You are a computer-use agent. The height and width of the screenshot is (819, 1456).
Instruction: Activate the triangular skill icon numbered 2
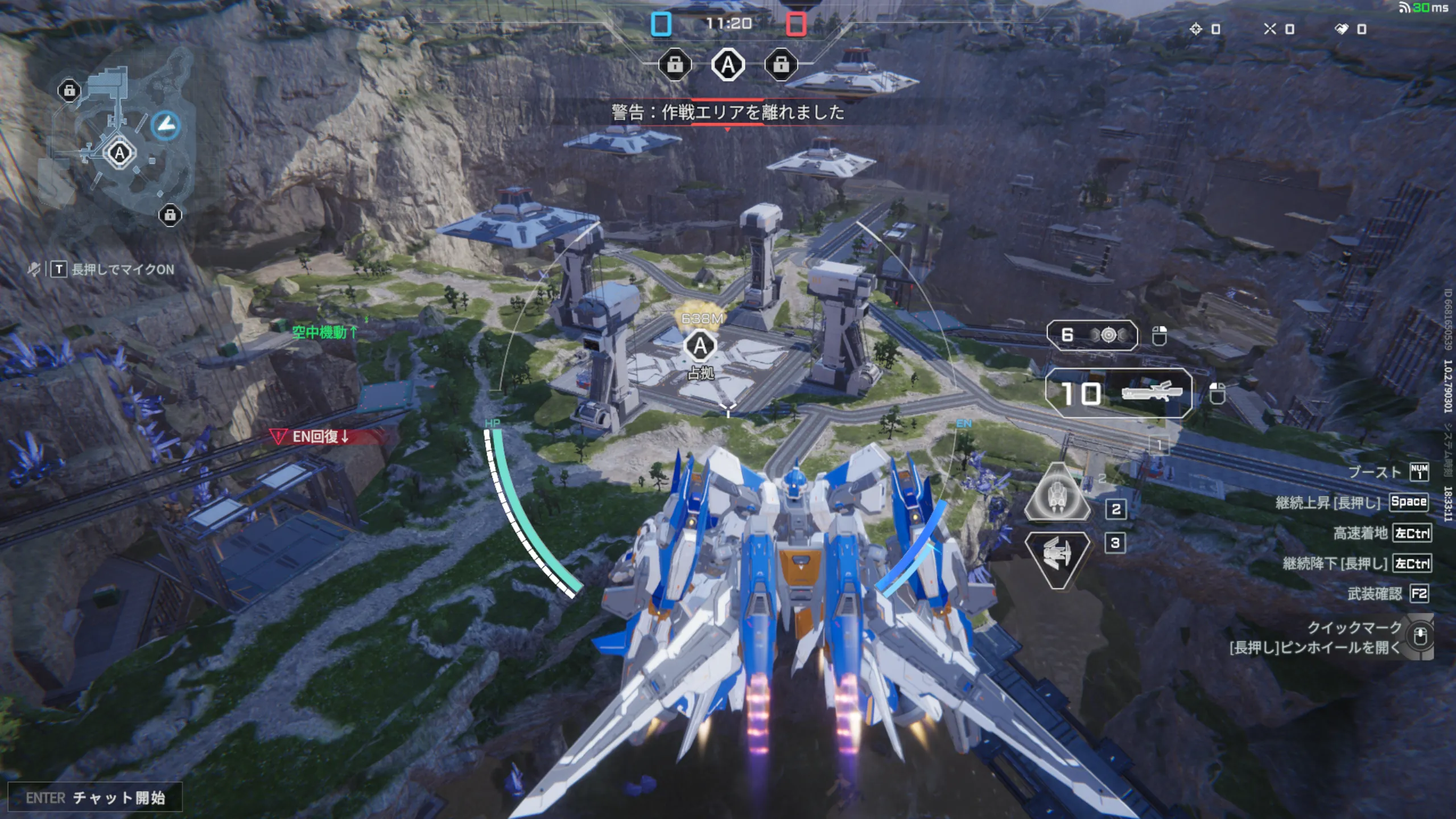click(1057, 493)
